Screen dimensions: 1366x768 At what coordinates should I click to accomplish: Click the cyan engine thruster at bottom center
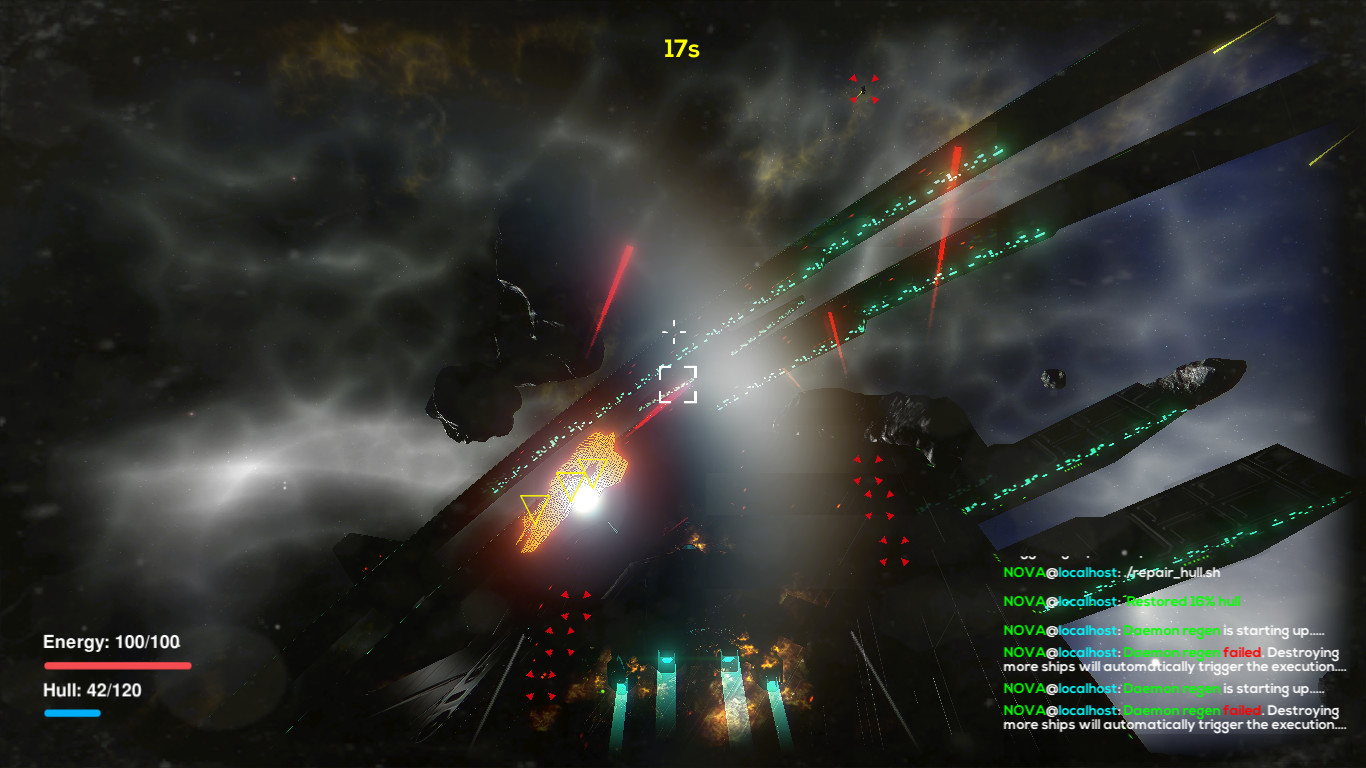click(x=667, y=660)
